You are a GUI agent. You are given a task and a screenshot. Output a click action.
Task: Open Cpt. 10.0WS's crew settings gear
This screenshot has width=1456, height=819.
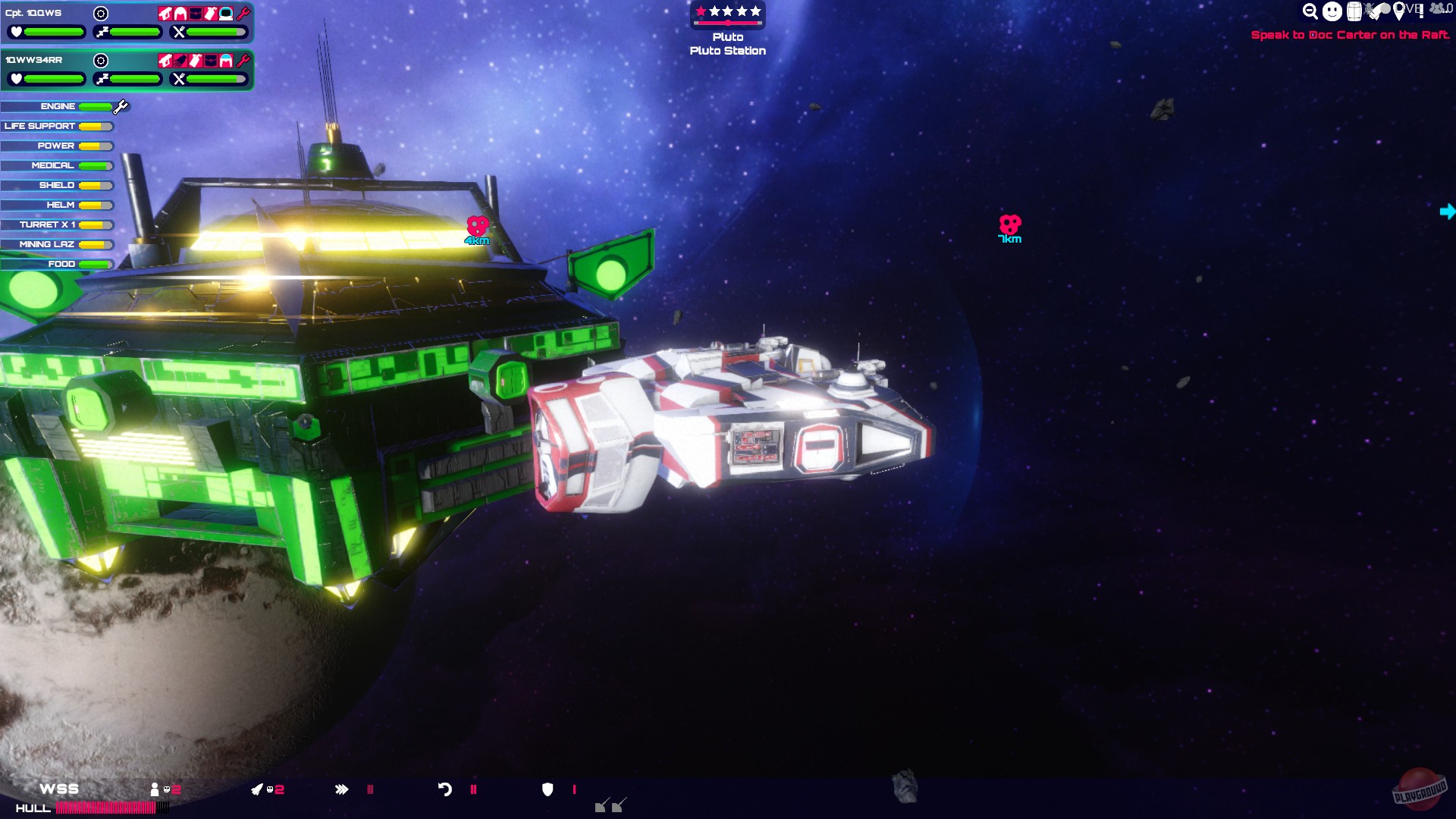[101, 13]
